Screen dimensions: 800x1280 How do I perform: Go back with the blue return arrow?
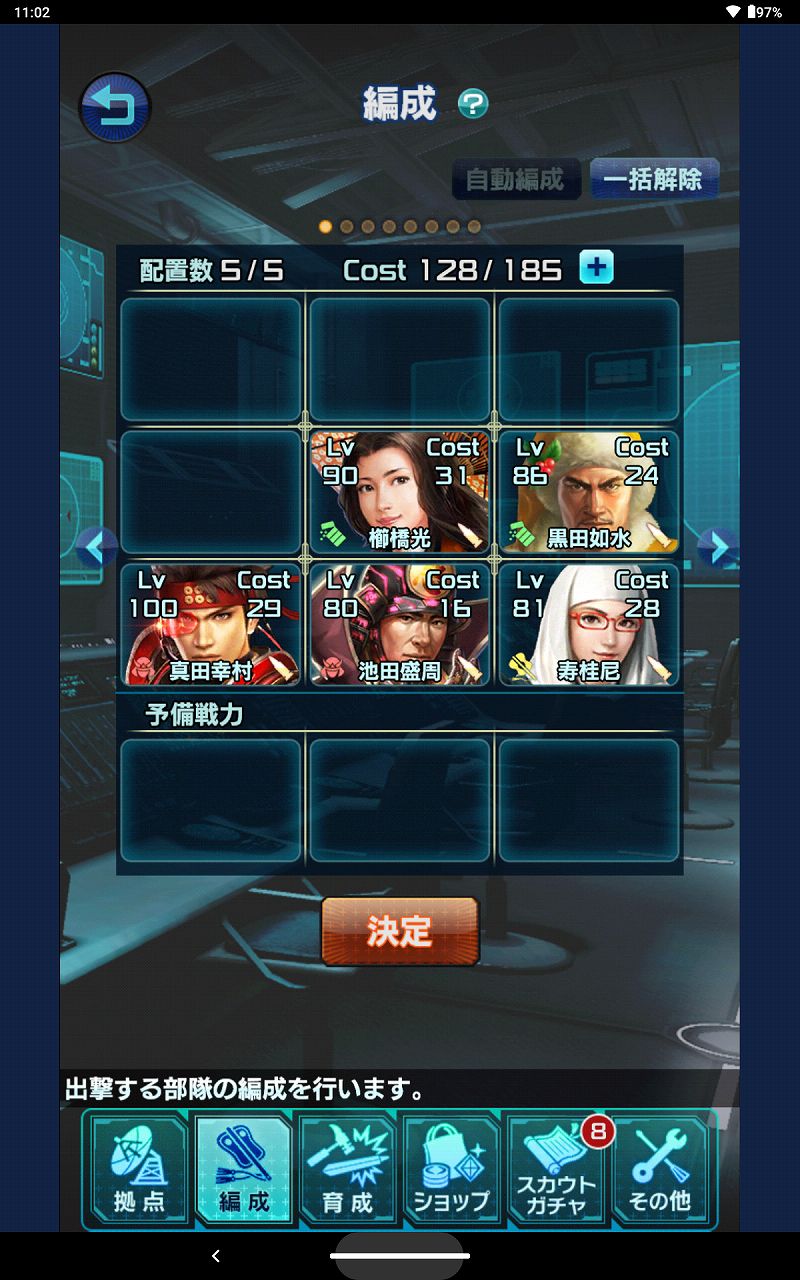pos(114,106)
